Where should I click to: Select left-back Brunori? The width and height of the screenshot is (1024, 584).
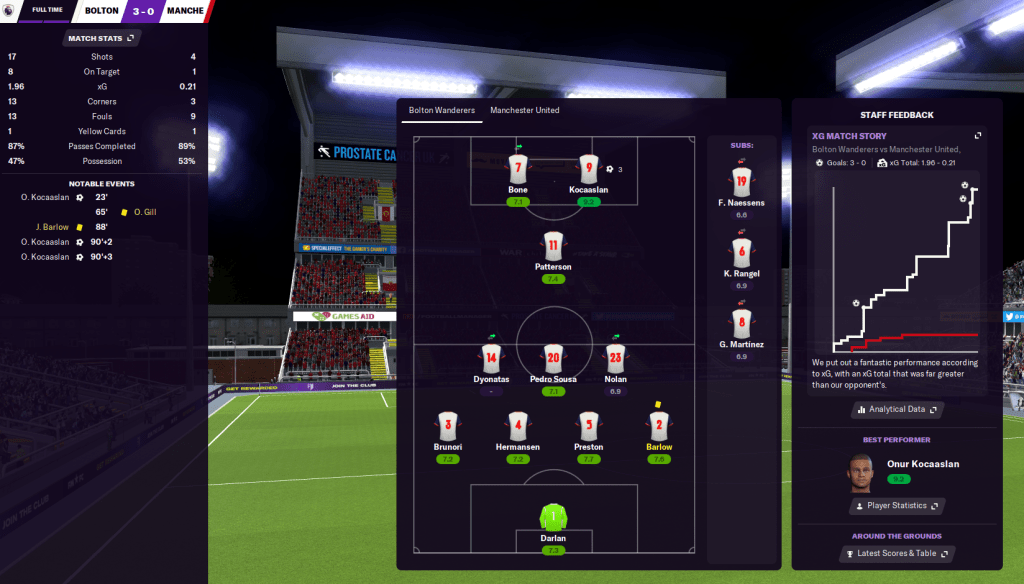coord(447,425)
